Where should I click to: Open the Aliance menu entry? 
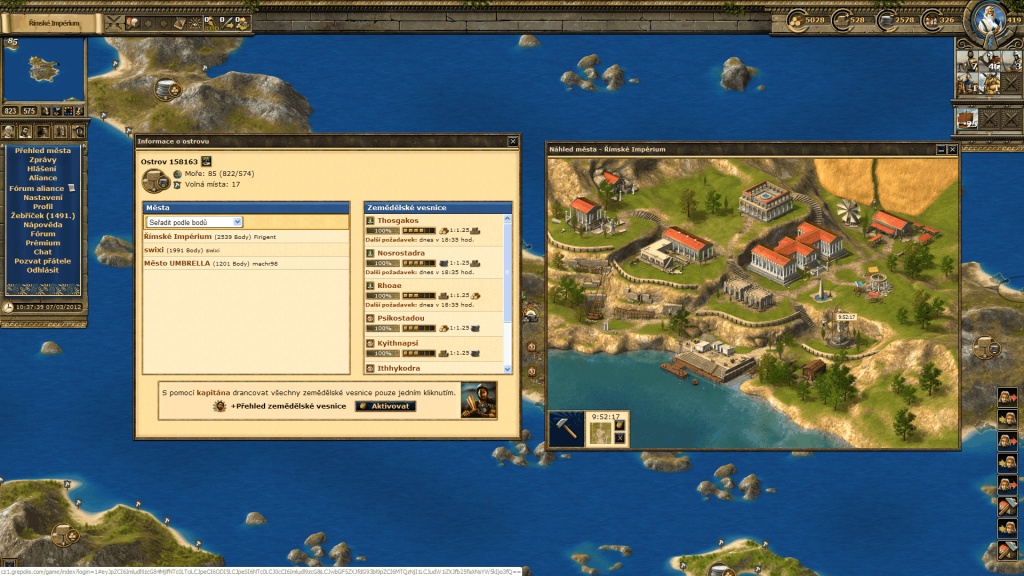coord(42,178)
